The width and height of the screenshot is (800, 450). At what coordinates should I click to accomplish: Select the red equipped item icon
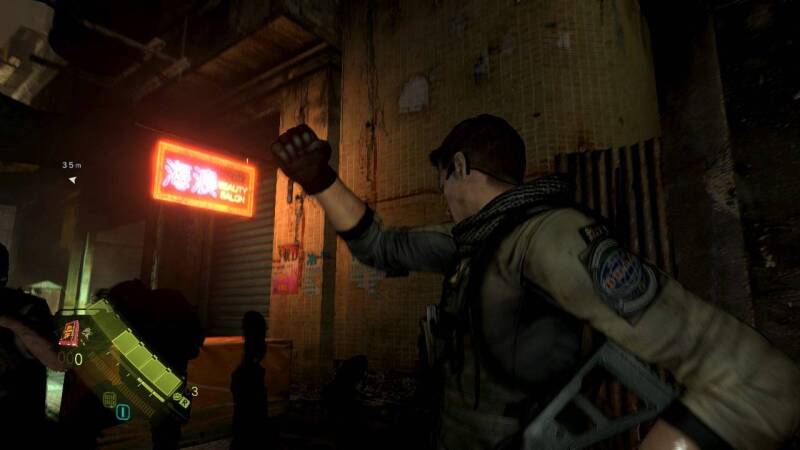pos(70,332)
